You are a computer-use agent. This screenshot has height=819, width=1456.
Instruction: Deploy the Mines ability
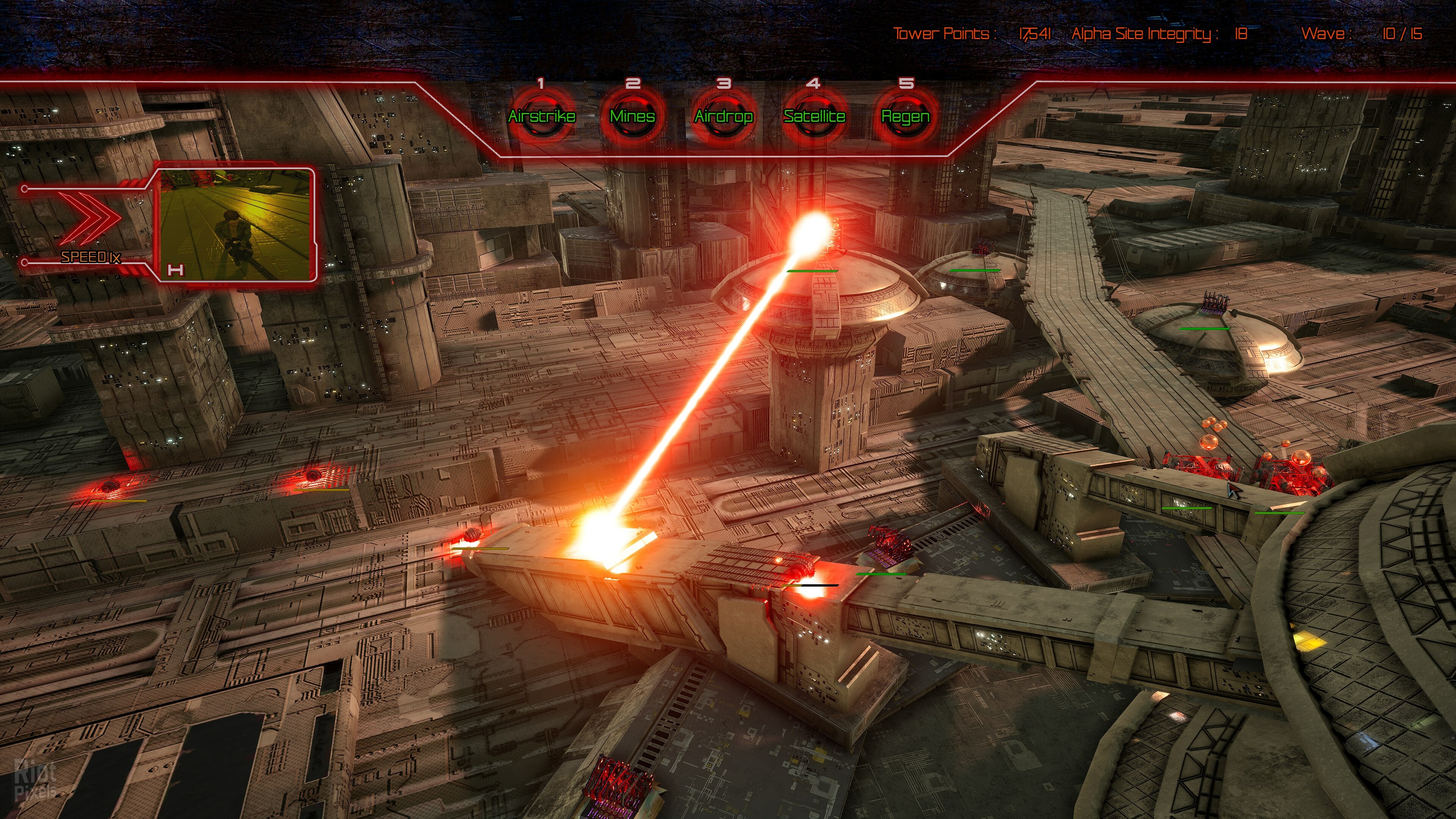click(x=632, y=116)
